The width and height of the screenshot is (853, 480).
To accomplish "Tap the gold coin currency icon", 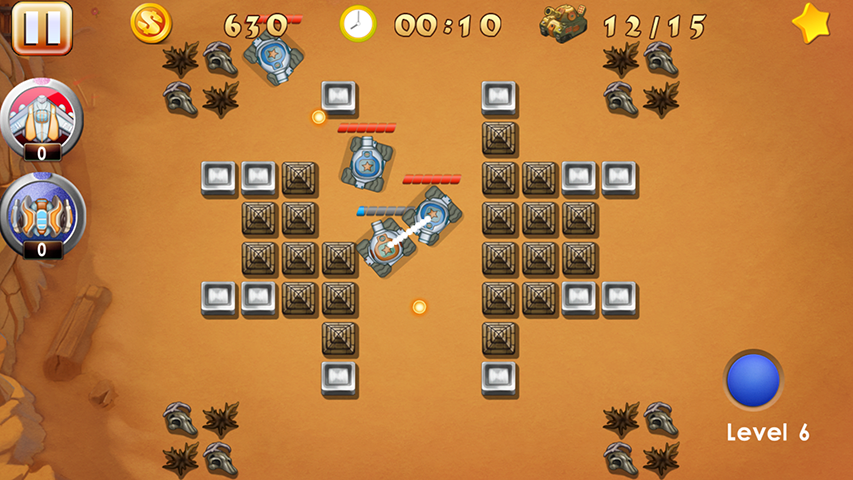I will coord(151,23).
